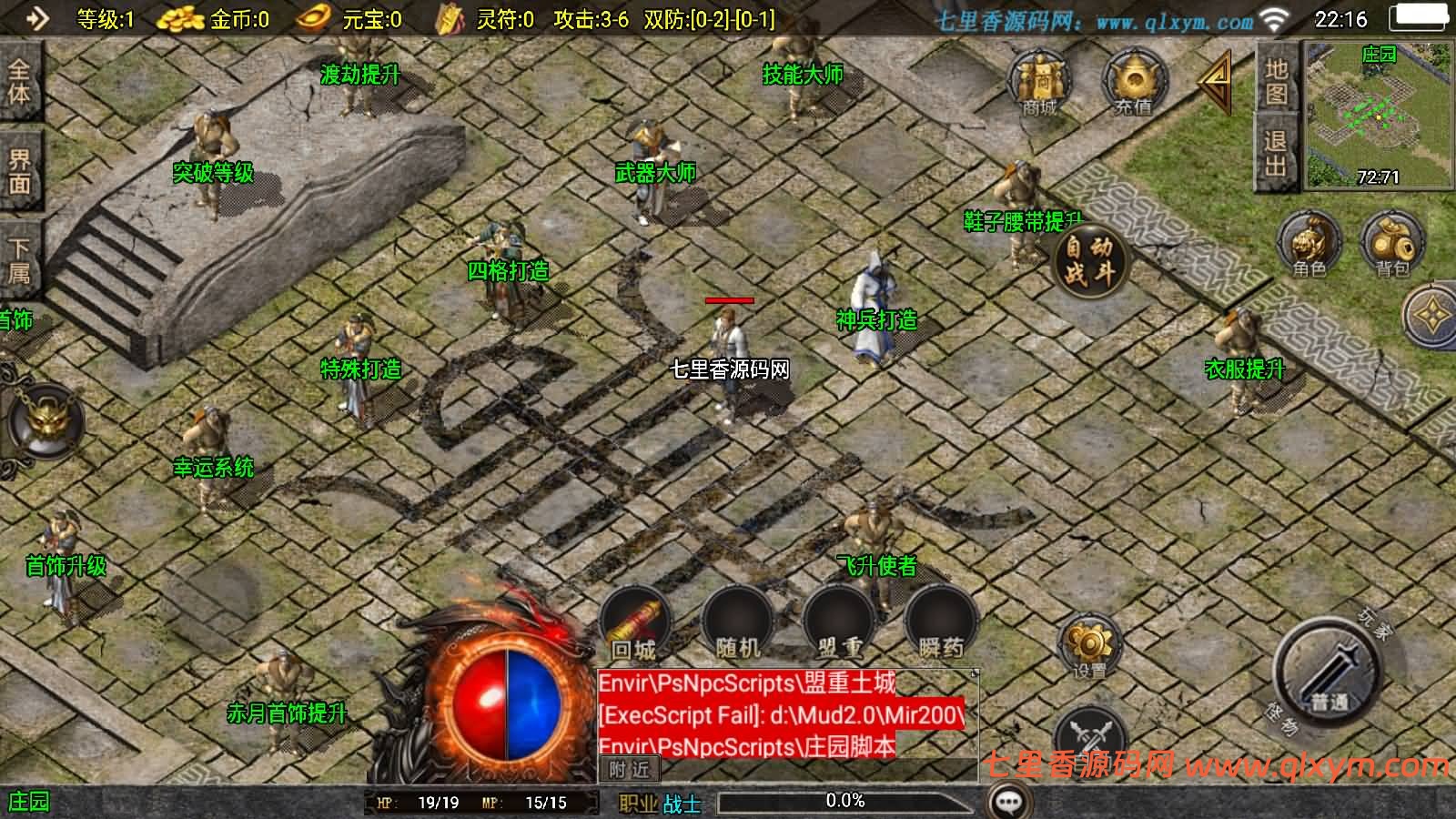
Task: Click the 退出 exit button
Action: click(x=1276, y=153)
